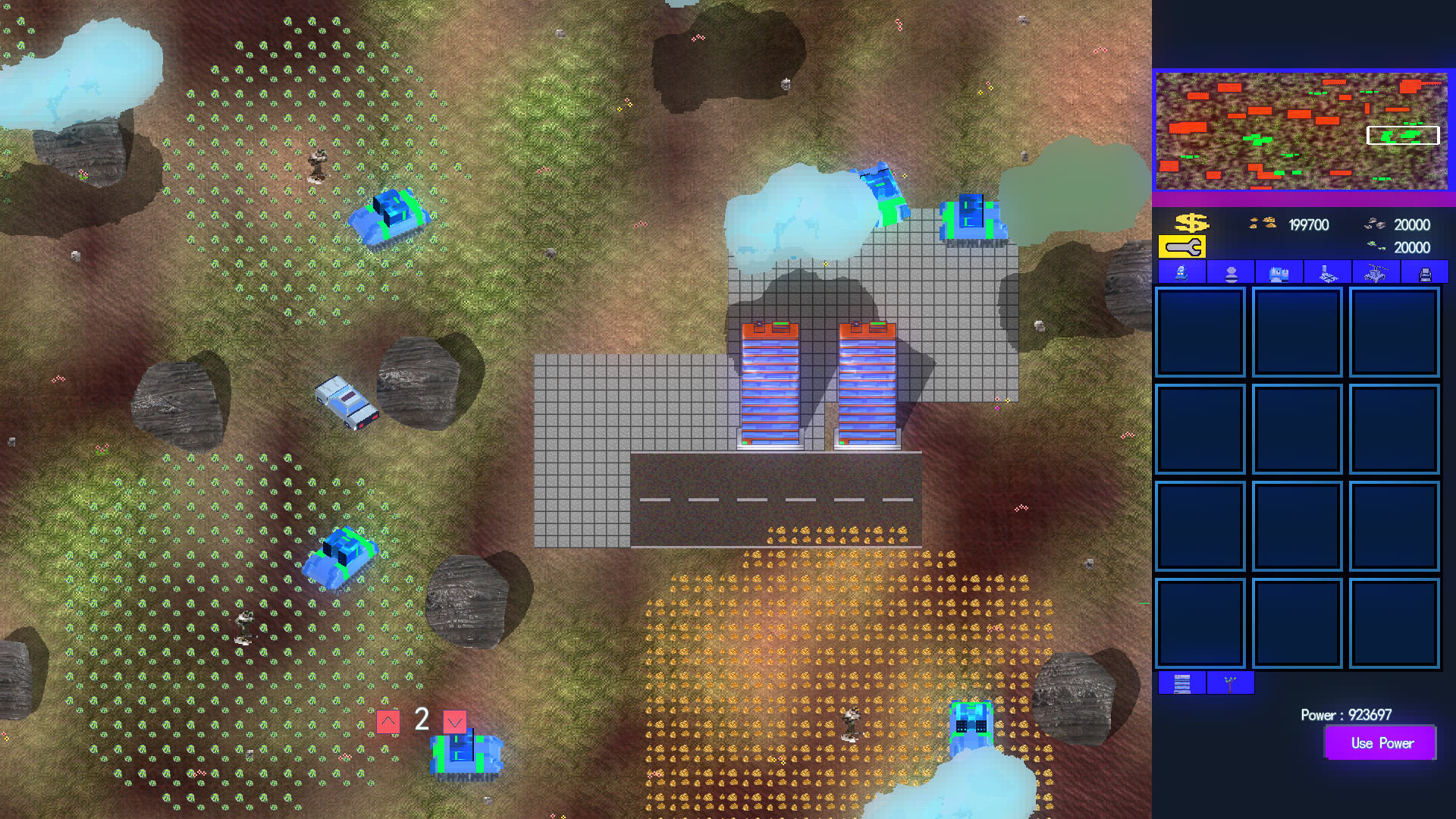Click the structures list icon below the queue
The height and width of the screenshot is (819, 1456).
pyautogui.click(x=1182, y=683)
